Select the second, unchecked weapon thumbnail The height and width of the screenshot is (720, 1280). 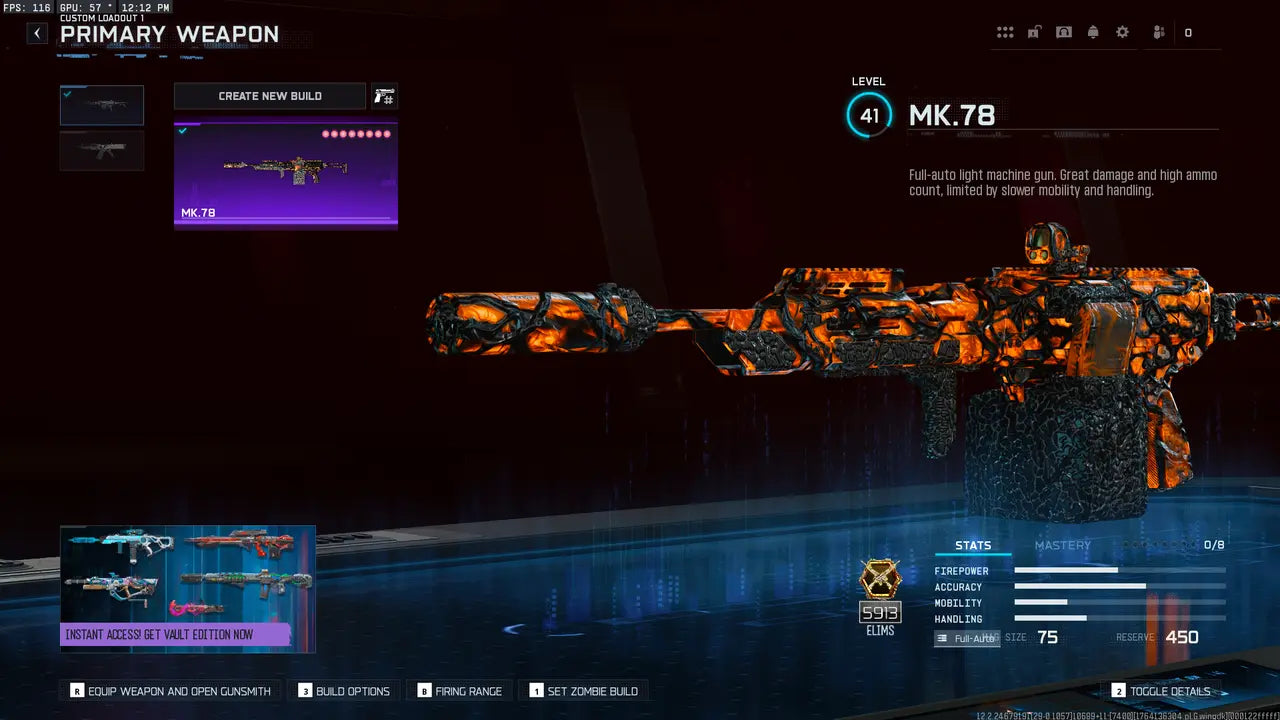coord(102,151)
